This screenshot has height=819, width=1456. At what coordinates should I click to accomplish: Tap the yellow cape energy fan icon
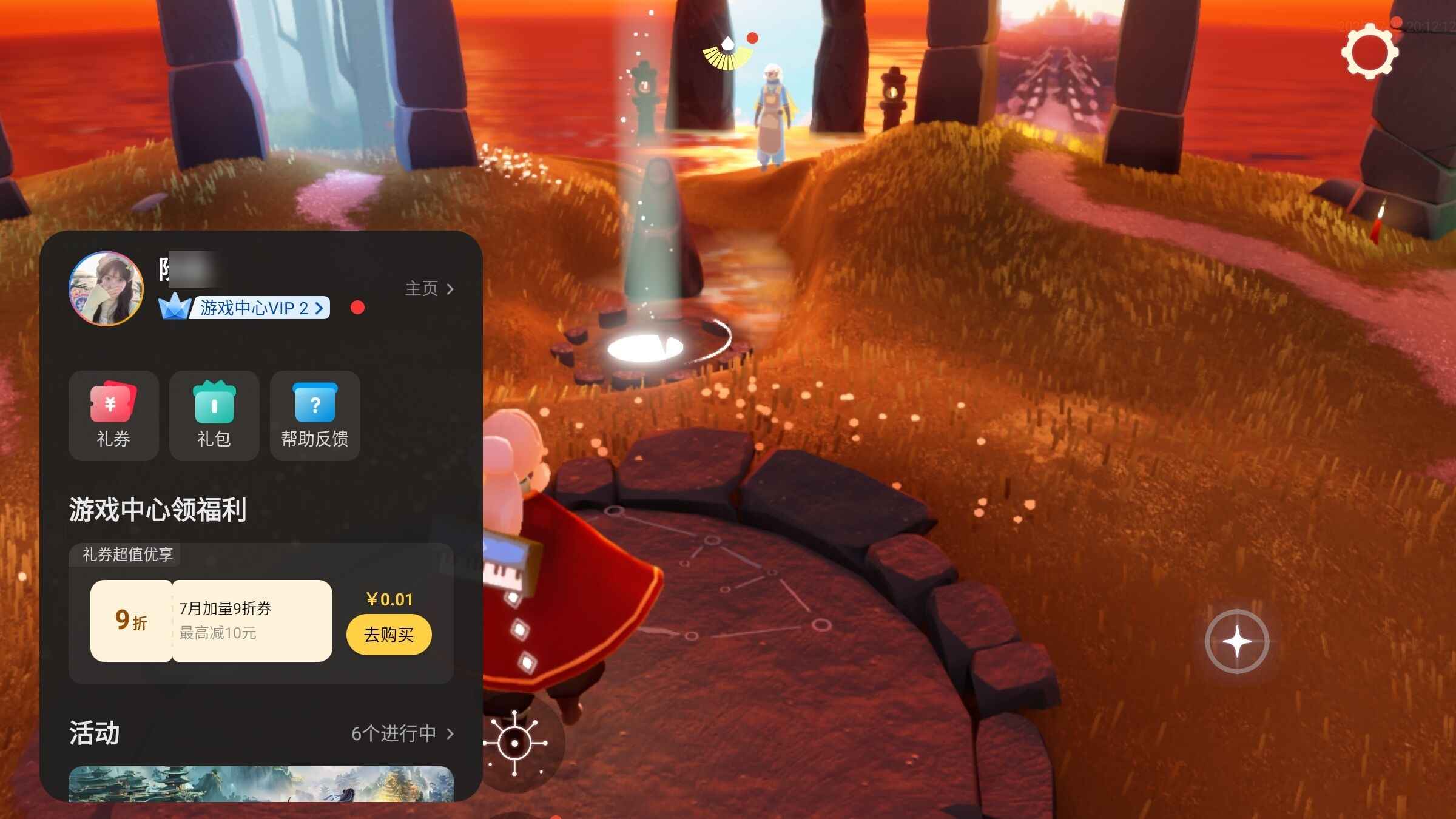[727, 53]
